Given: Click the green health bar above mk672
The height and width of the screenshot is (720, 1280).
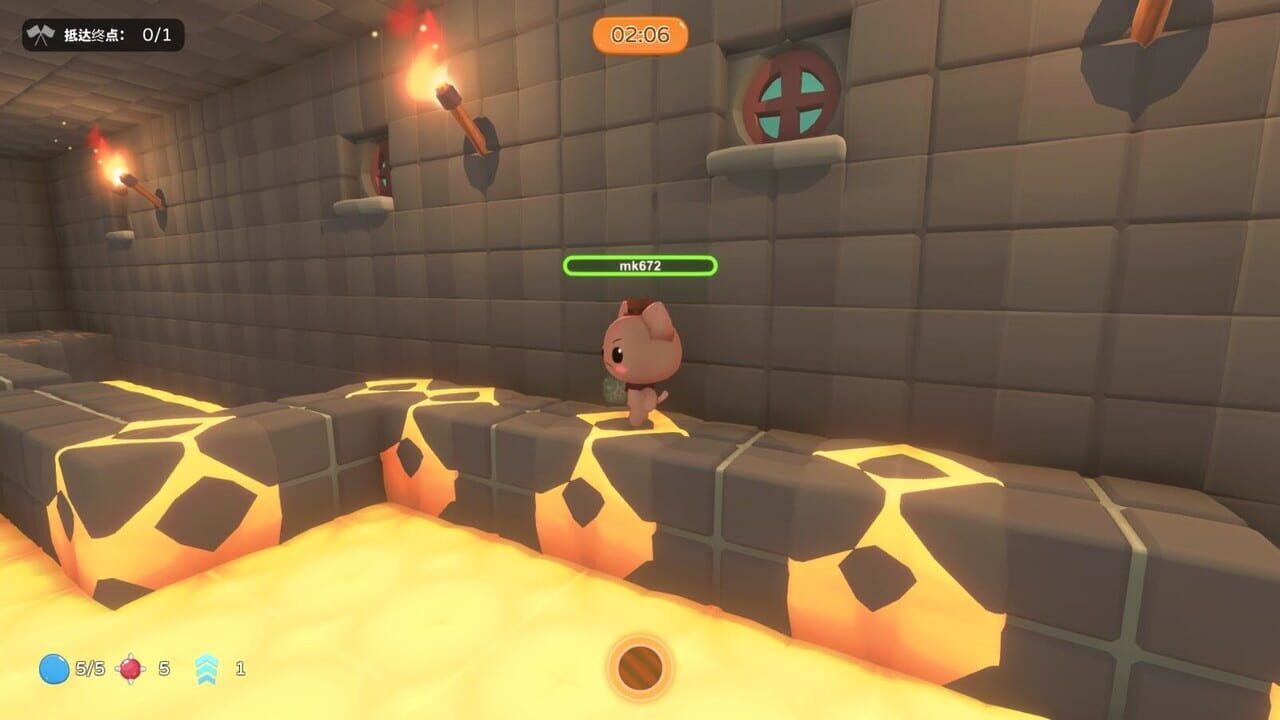Looking at the screenshot, I should coord(638,264).
